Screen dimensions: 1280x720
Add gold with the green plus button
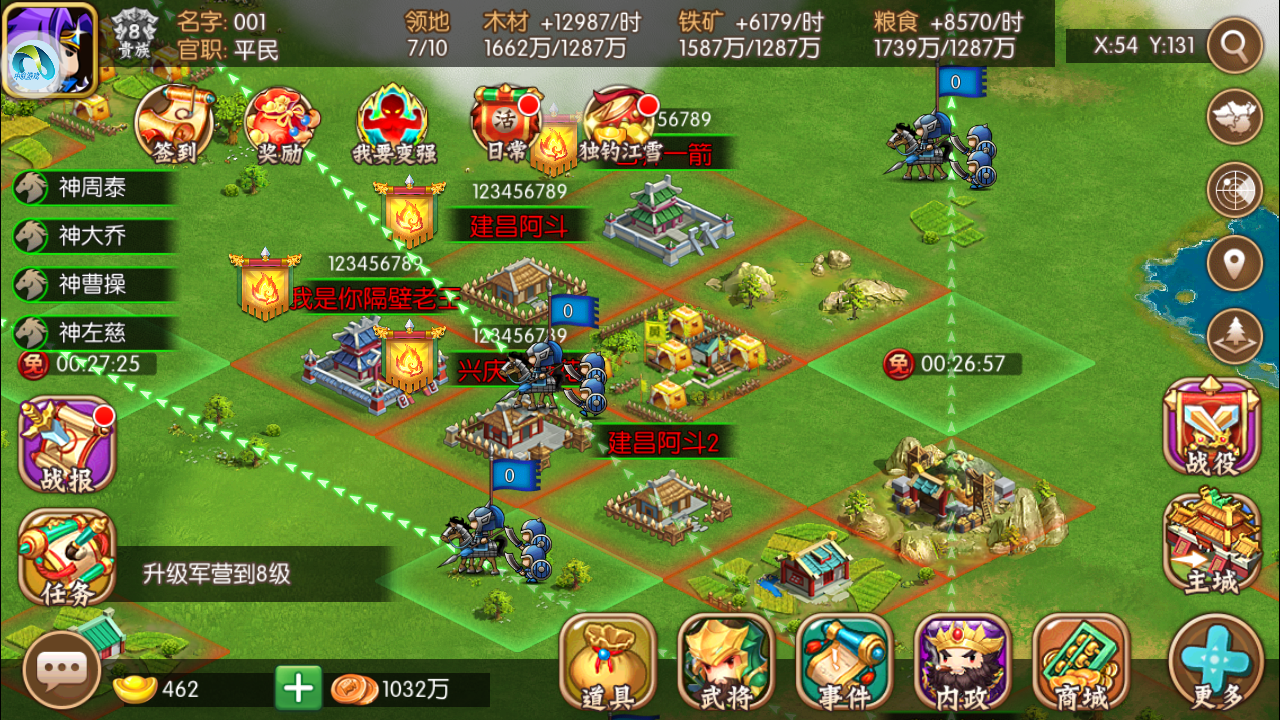298,688
